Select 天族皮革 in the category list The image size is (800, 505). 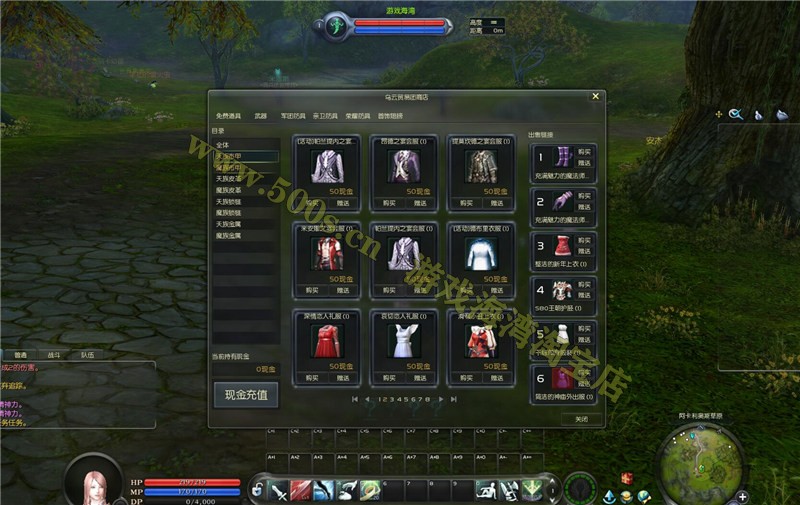pos(229,179)
